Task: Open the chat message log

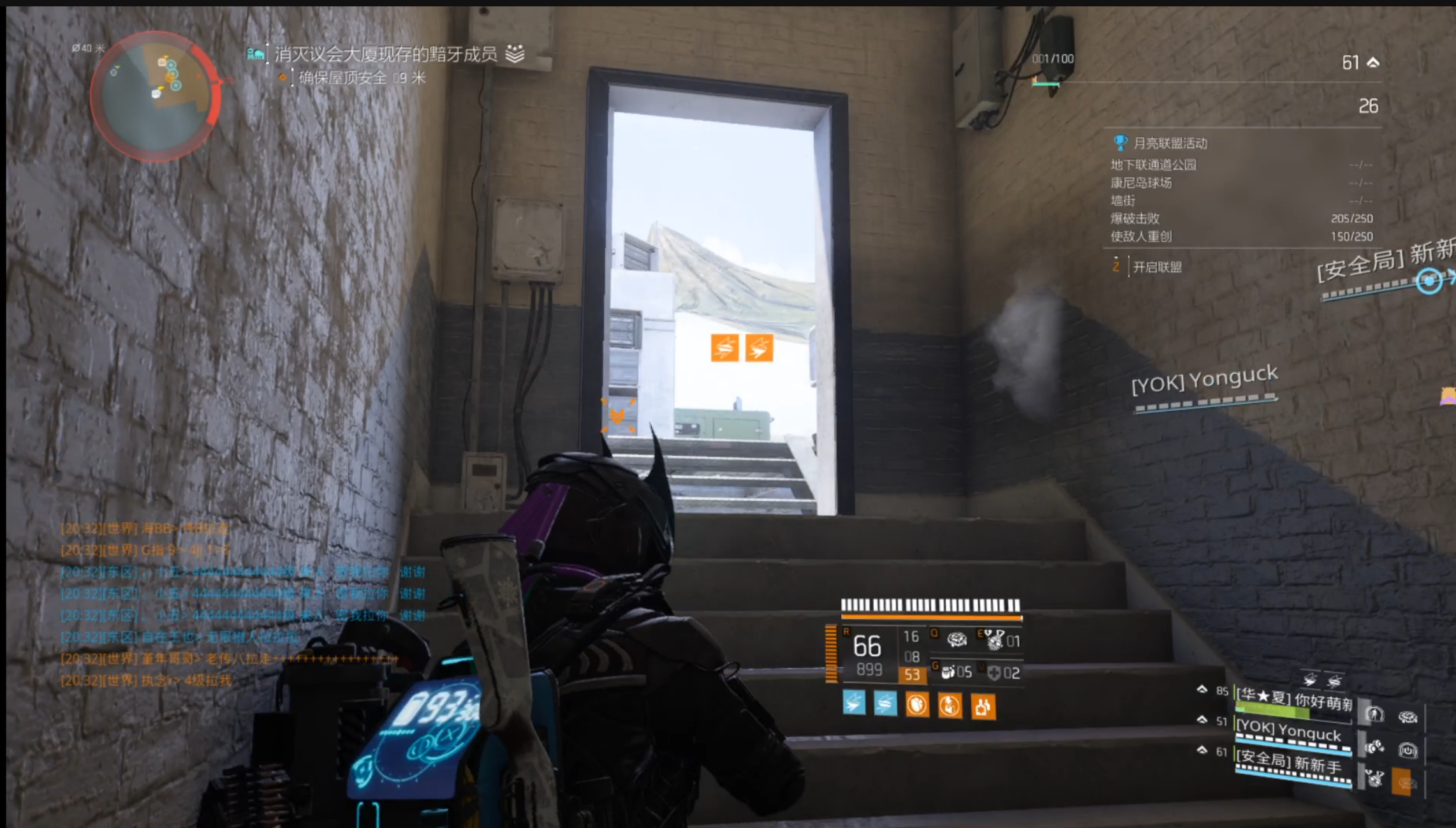Action: coord(242,603)
